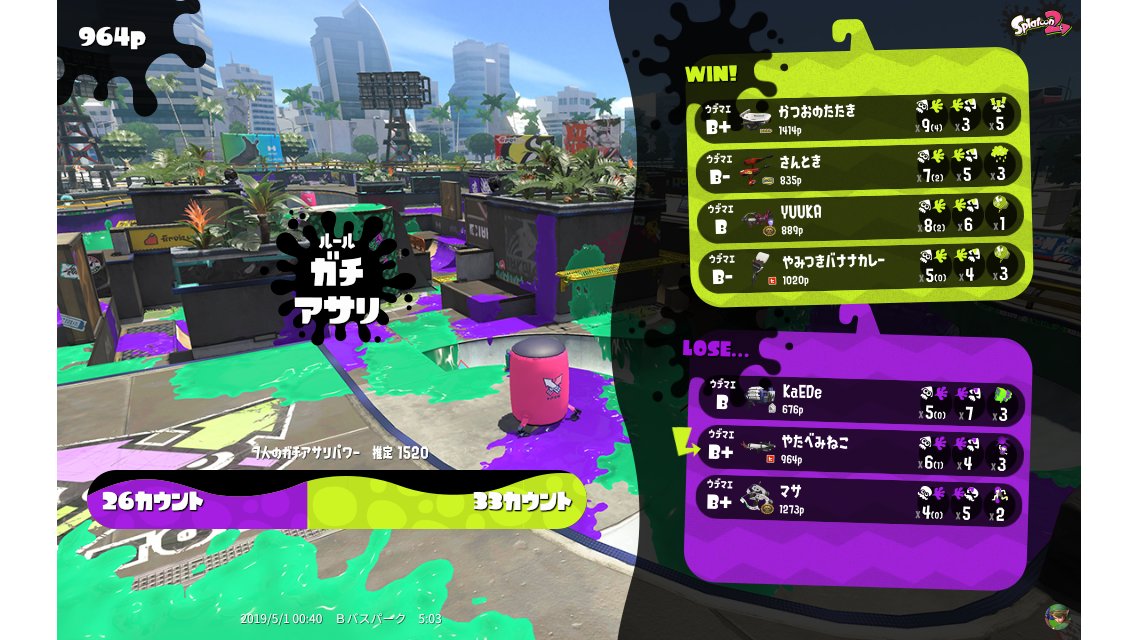1138x640 pixels.
Task: Open the user avatar icon in the corner
Action: coord(1056,615)
